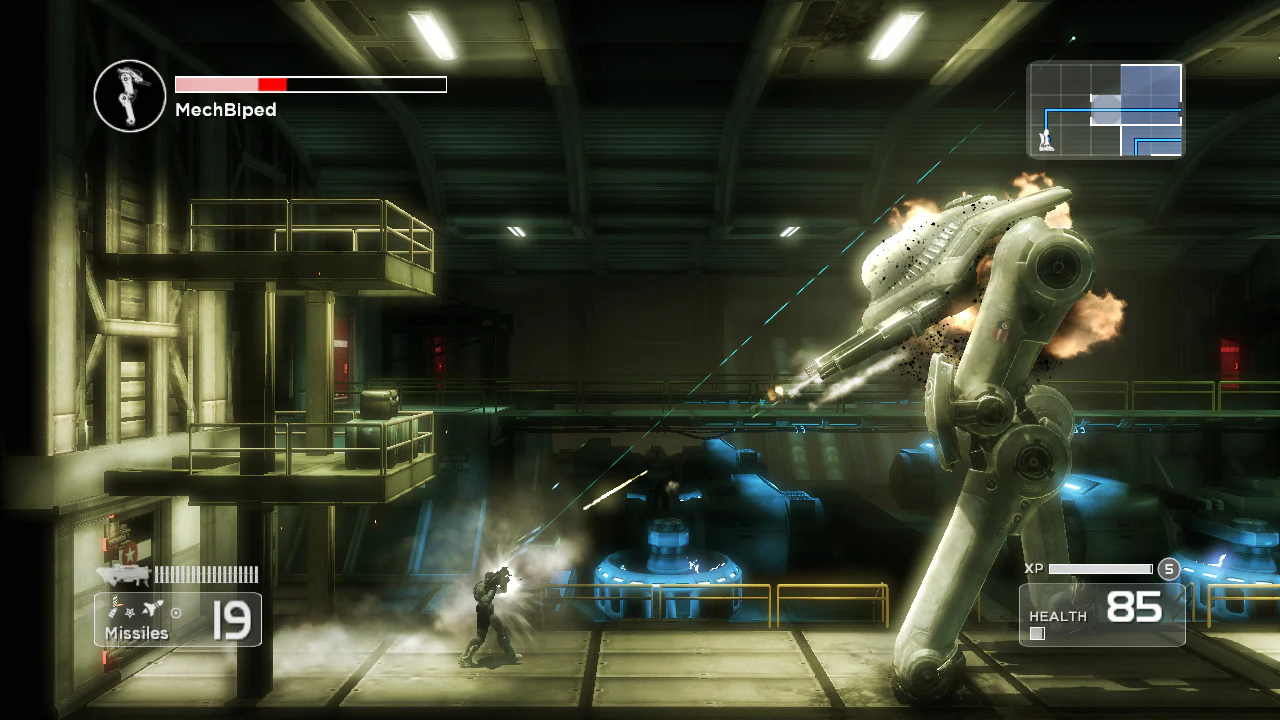Select the MechBiped name label

coord(226,110)
